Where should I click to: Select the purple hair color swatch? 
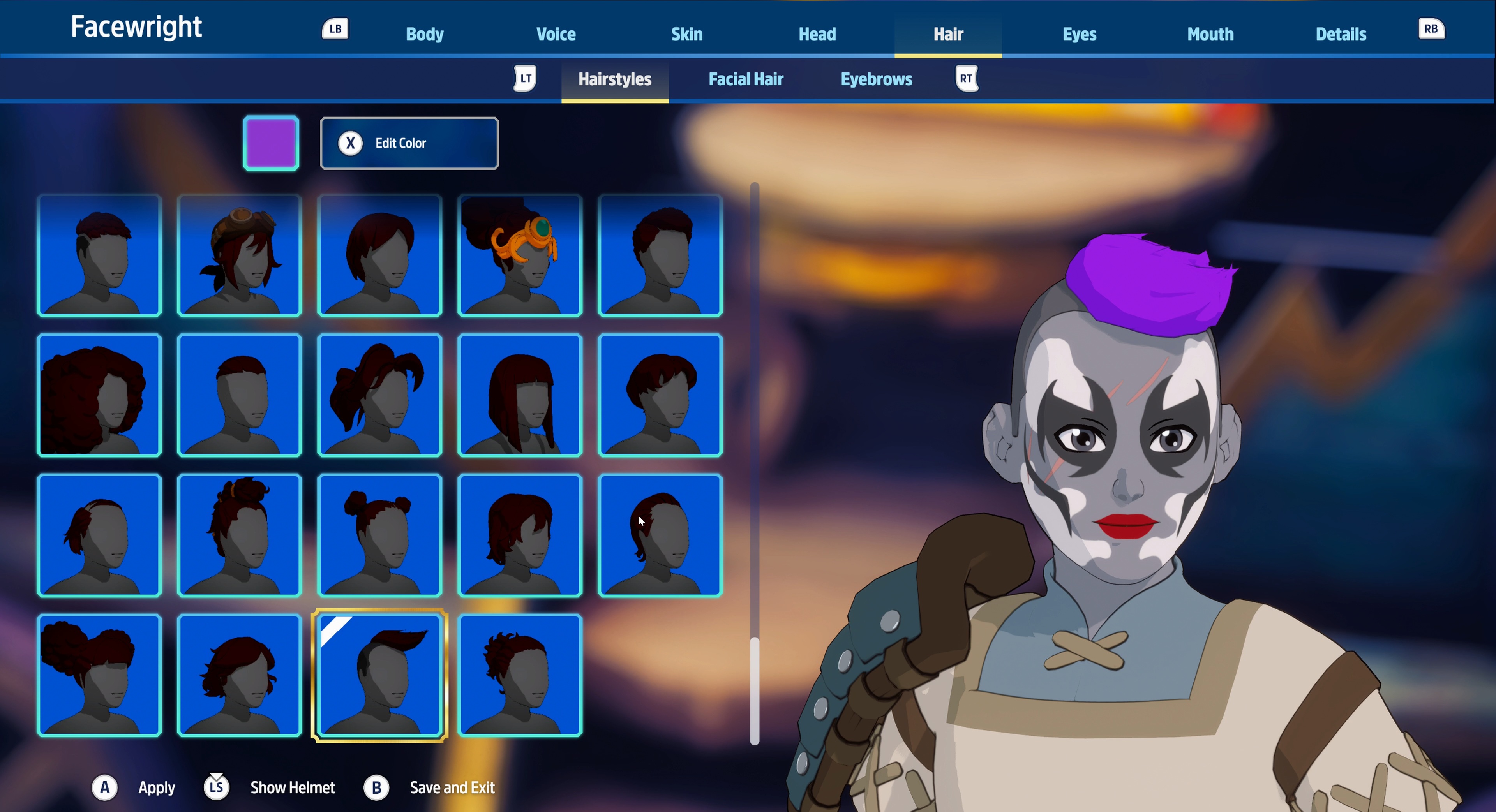(271, 143)
